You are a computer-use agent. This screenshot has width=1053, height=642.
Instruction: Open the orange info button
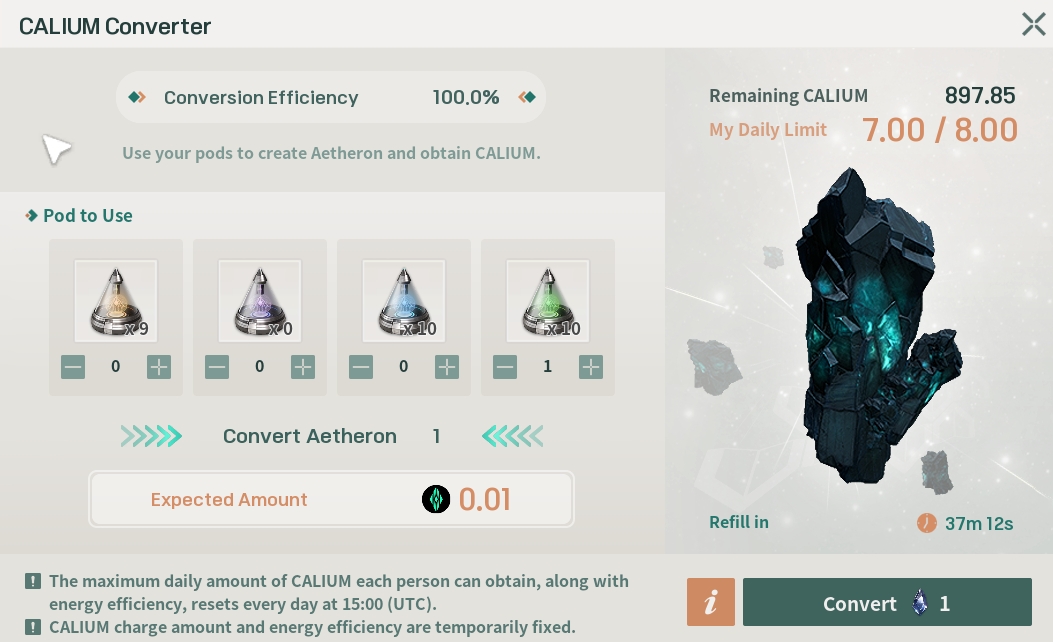click(x=711, y=603)
